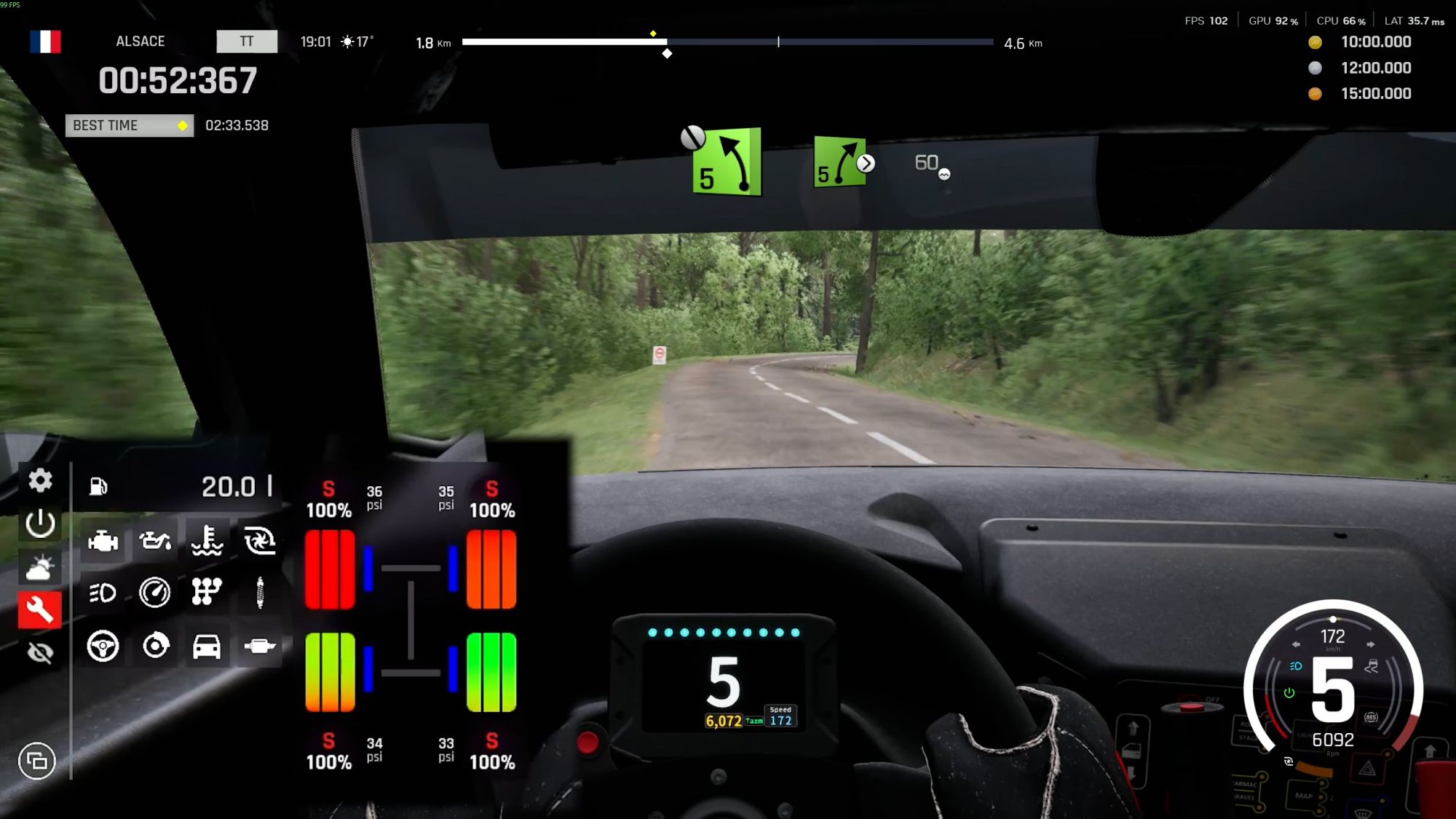The image size is (1456, 819).
Task: Click the brake disc icon
Action: tap(155, 646)
